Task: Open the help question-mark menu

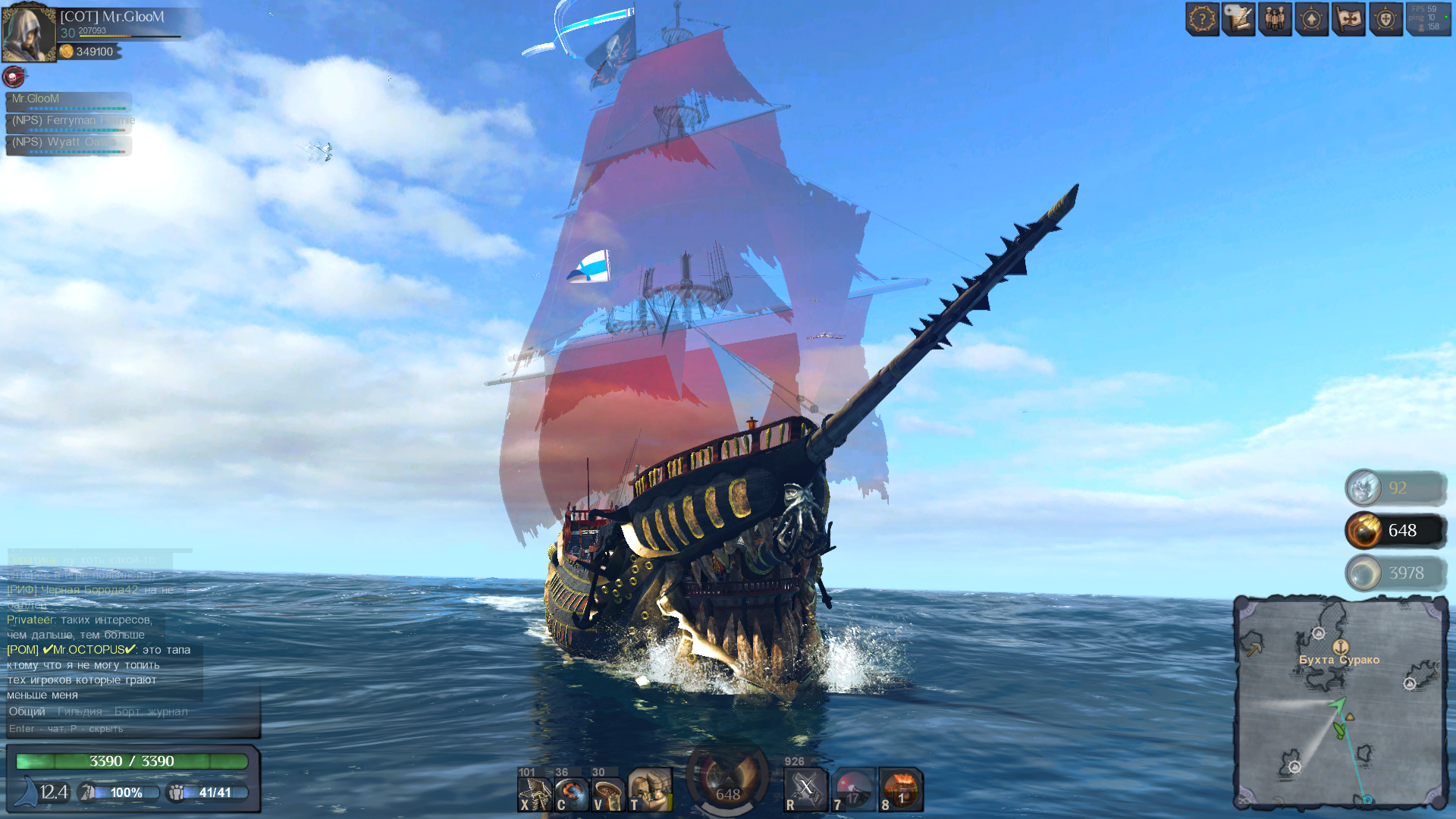Action: (1202, 19)
